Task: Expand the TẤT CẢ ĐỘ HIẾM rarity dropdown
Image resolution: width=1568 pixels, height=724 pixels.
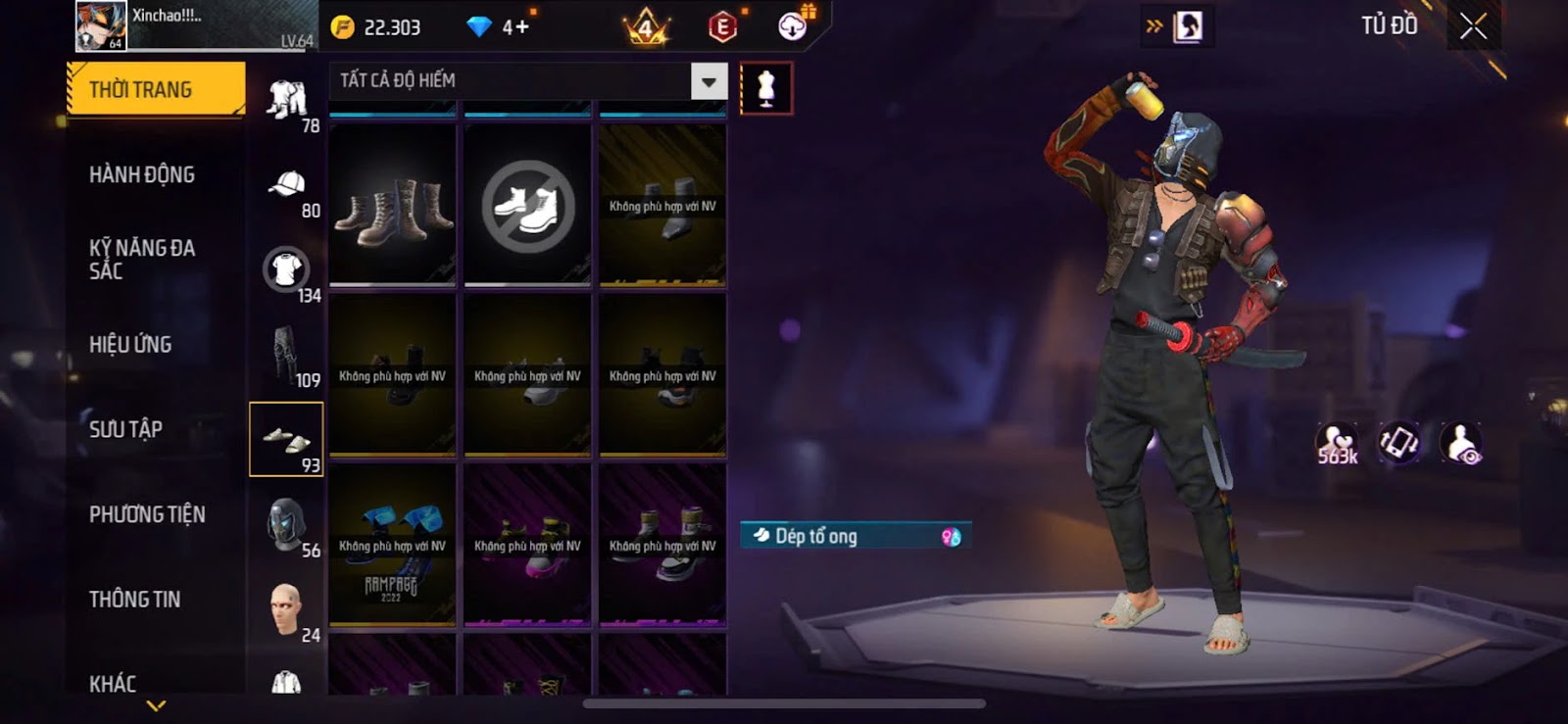Action: [709, 80]
